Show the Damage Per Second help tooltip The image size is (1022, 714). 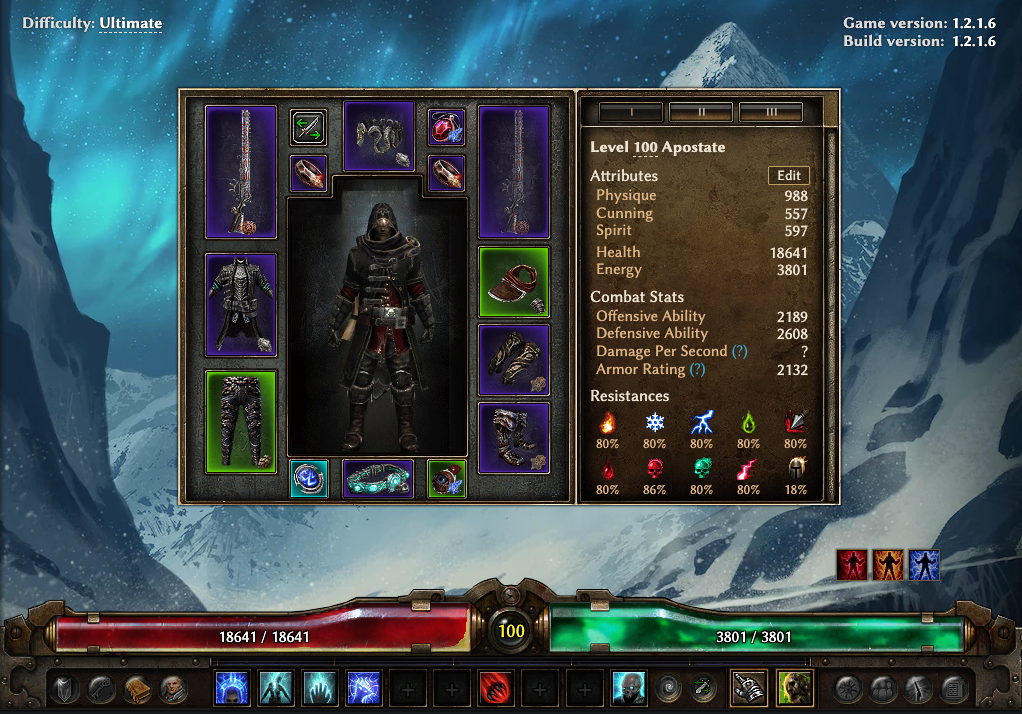(739, 352)
